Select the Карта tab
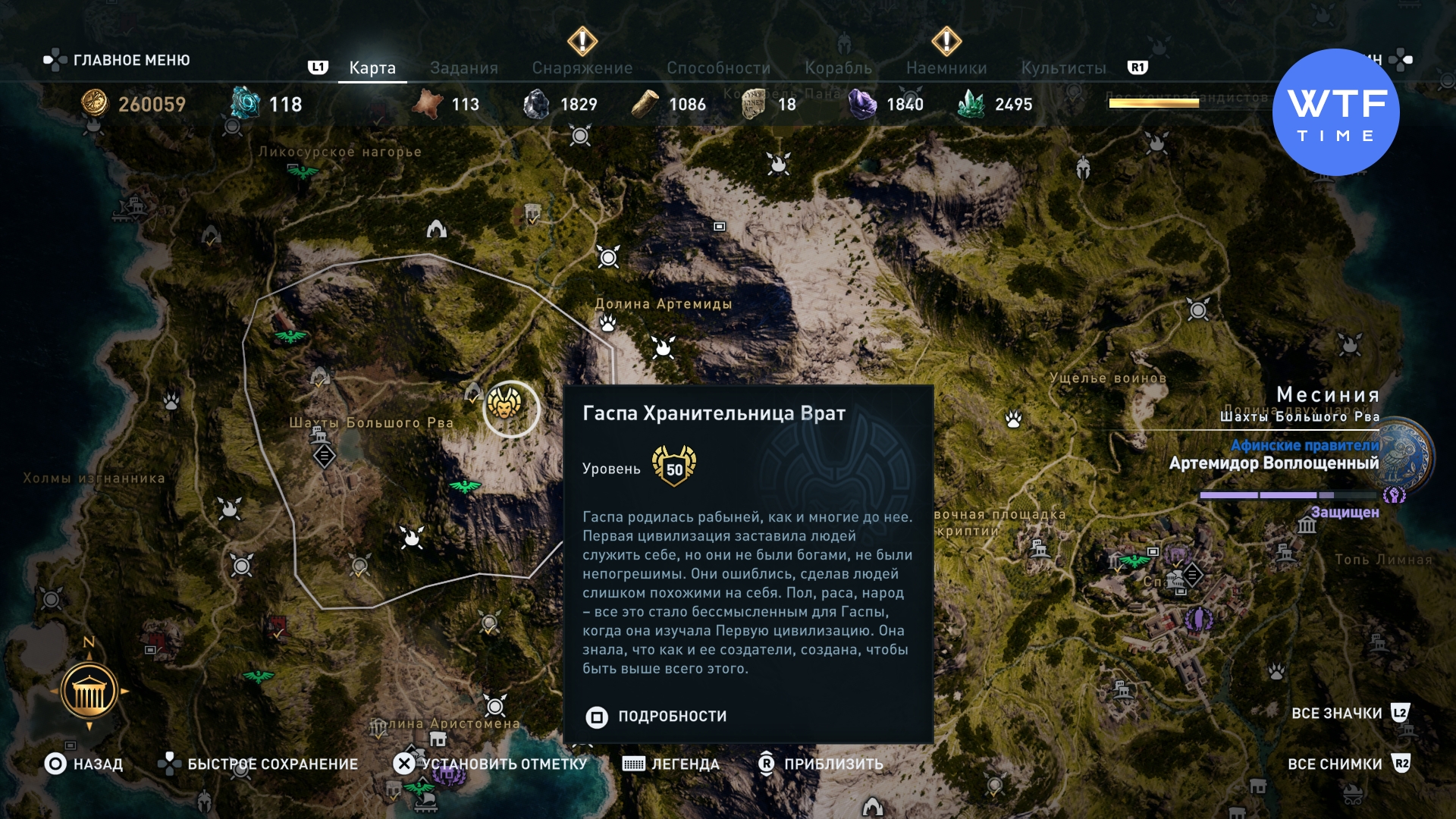Viewport: 1456px width, 819px height. pos(372,68)
